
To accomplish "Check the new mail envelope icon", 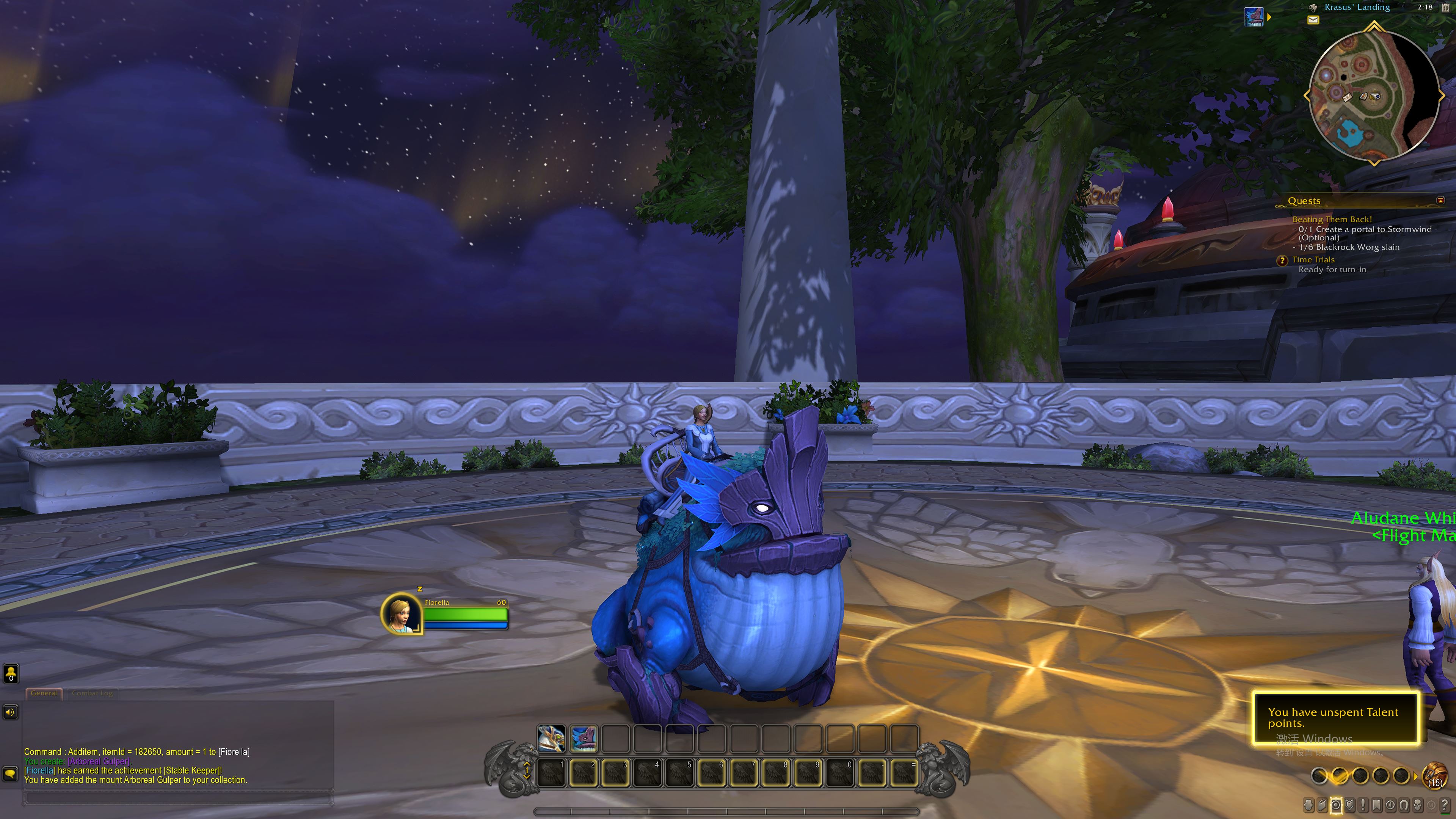I will [1313, 20].
